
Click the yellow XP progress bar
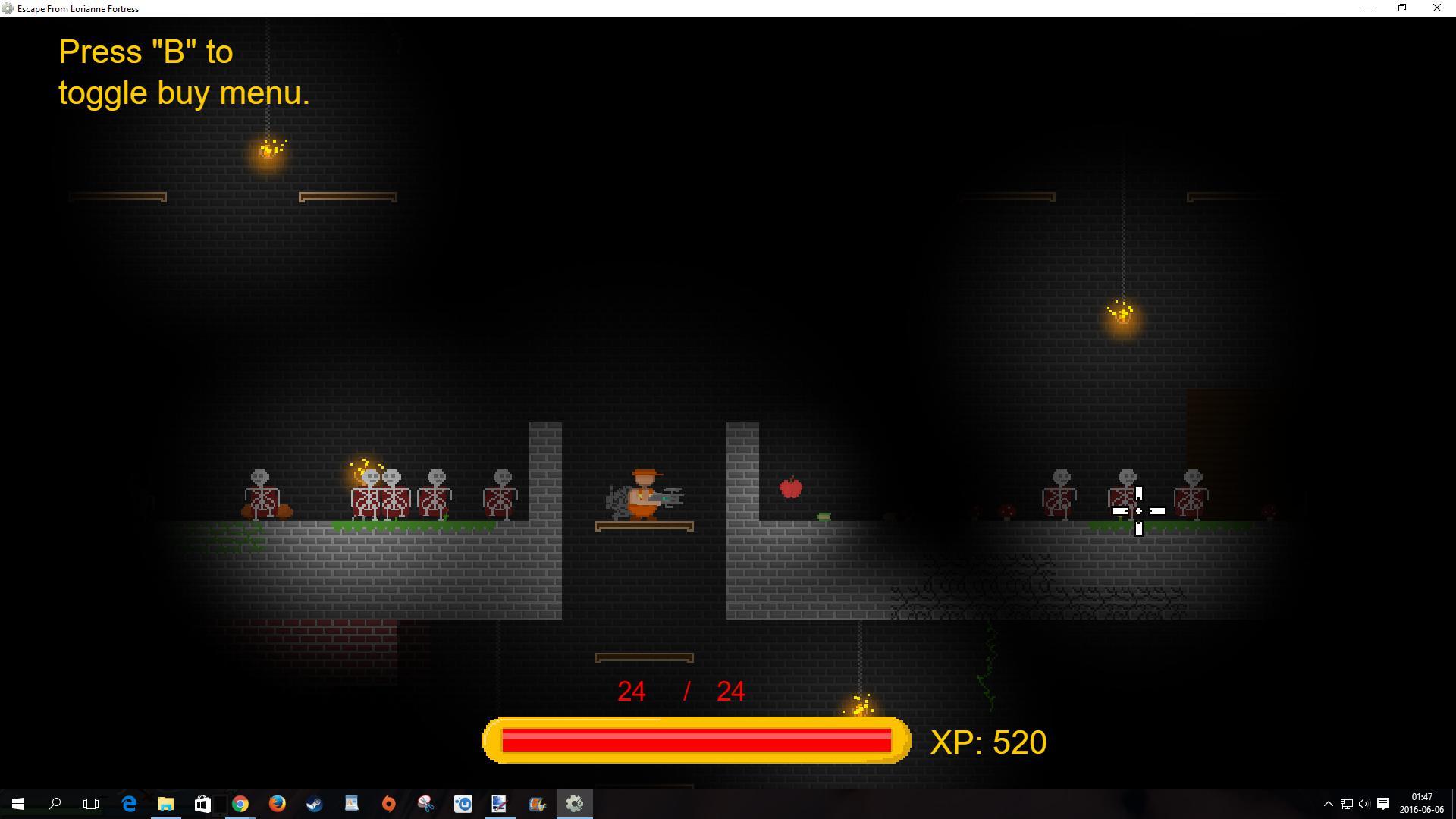click(695, 741)
